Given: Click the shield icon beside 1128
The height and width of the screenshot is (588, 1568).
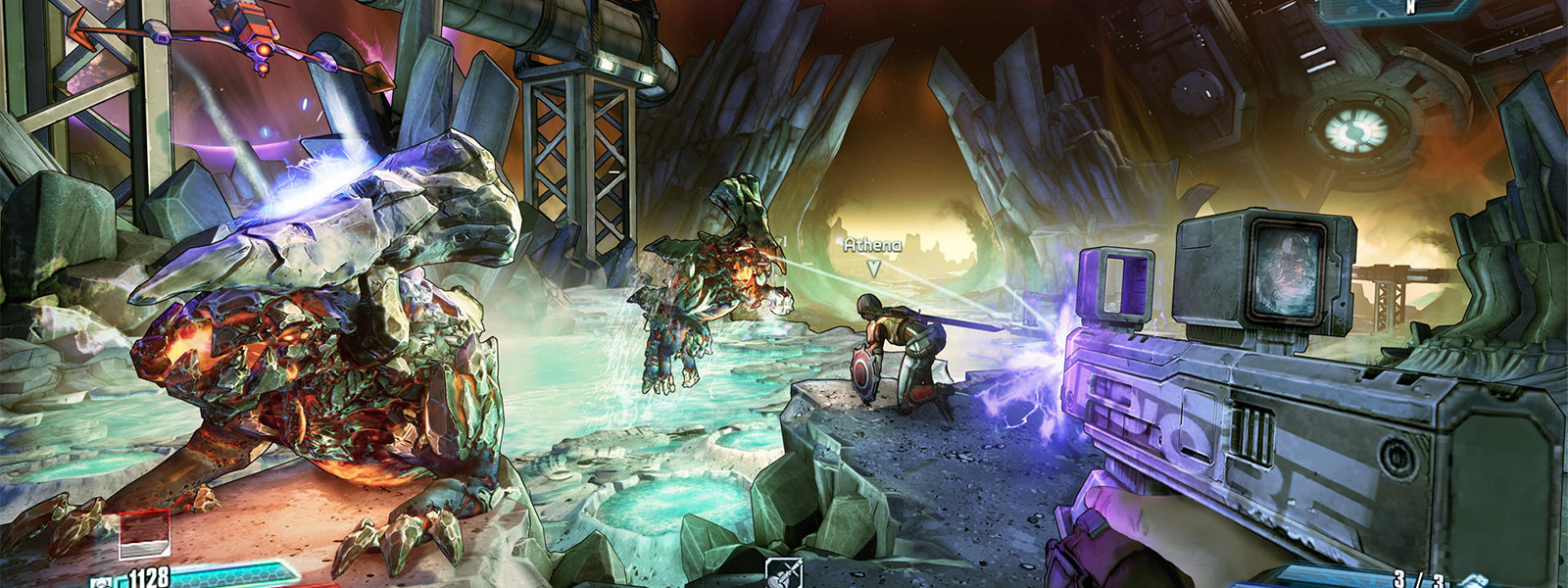Looking at the screenshot, I should click(x=103, y=581).
